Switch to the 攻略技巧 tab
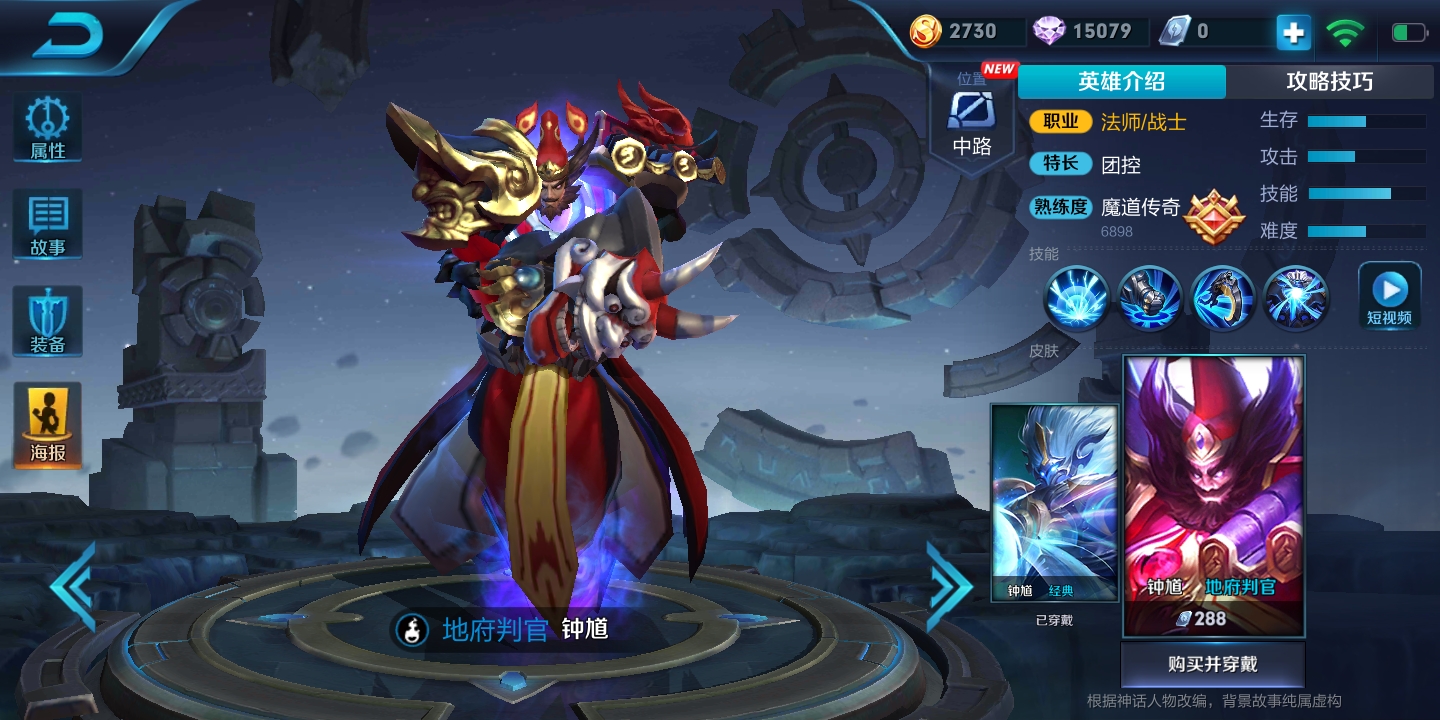1440x720 pixels. pyautogui.click(x=1329, y=82)
